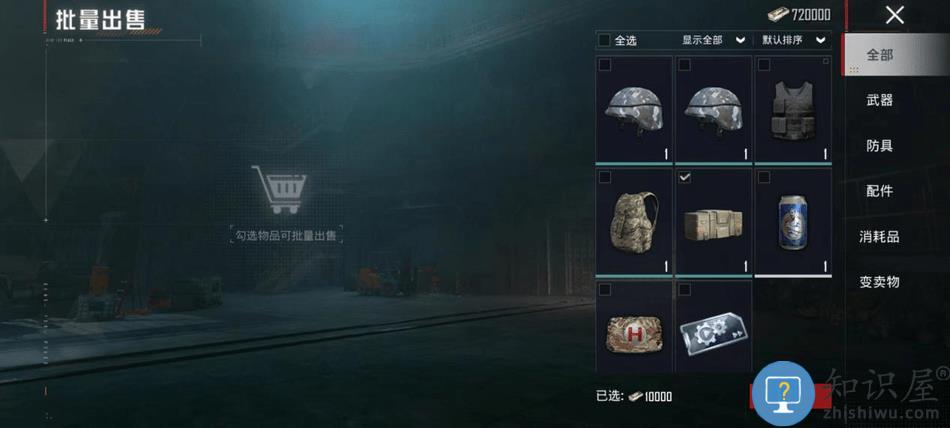Uncheck the supply crate item checkbox

[685, 177]
